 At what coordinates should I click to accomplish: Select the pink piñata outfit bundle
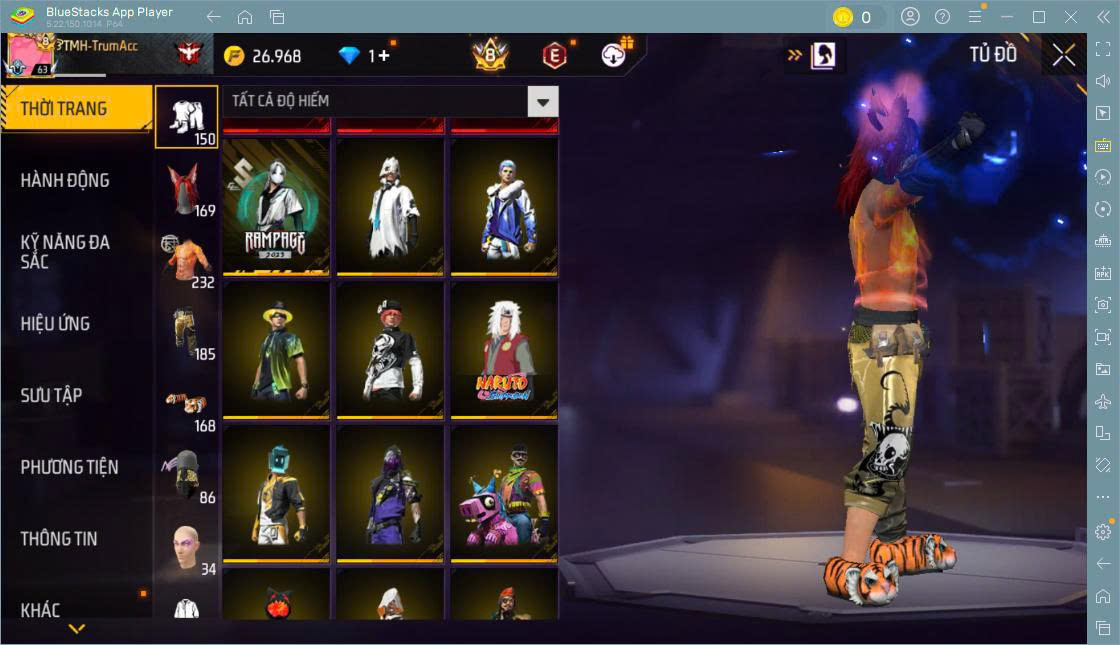tap(504, 493)
